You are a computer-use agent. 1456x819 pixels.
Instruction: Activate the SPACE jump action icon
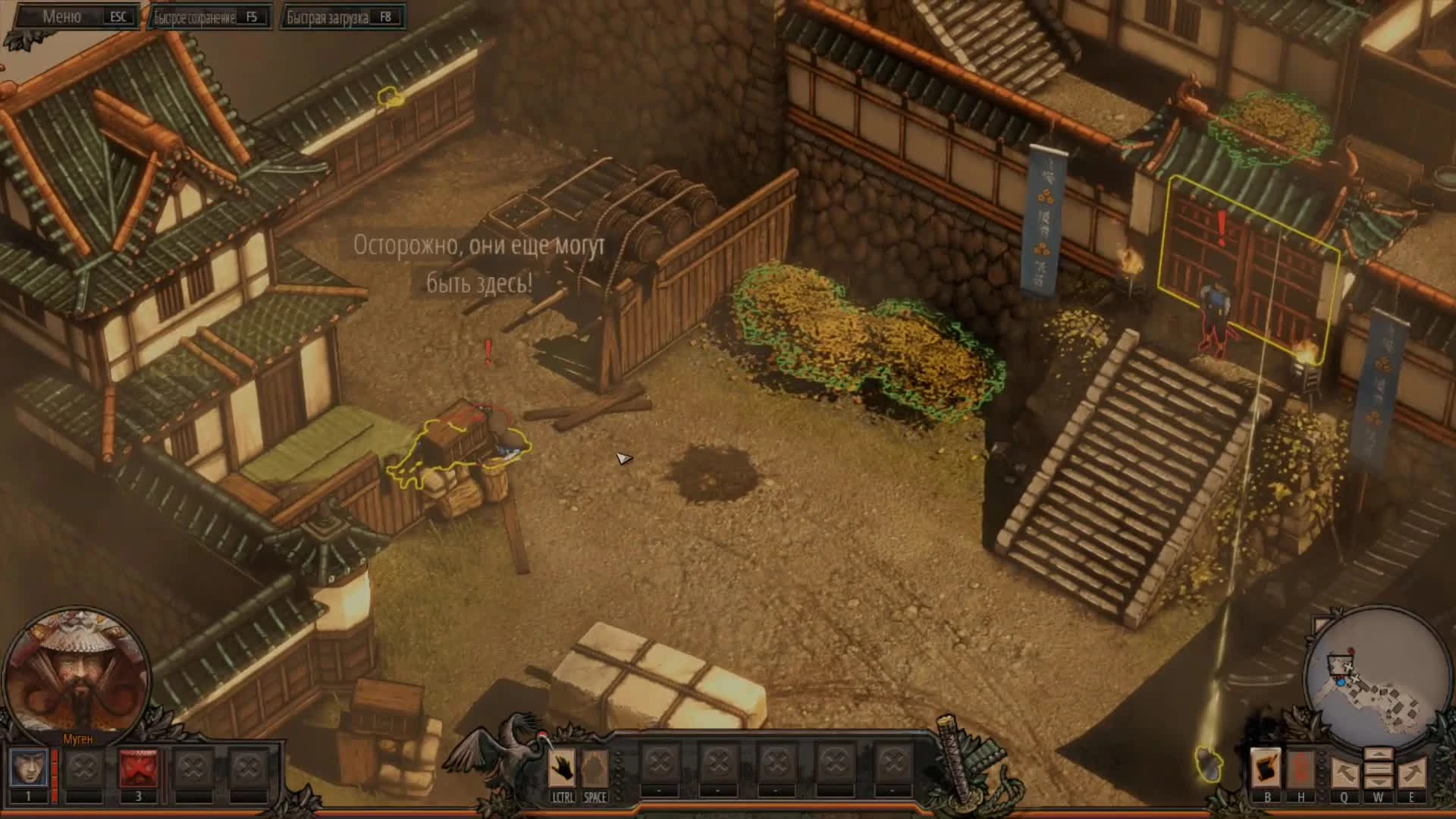tap(596, 767)
